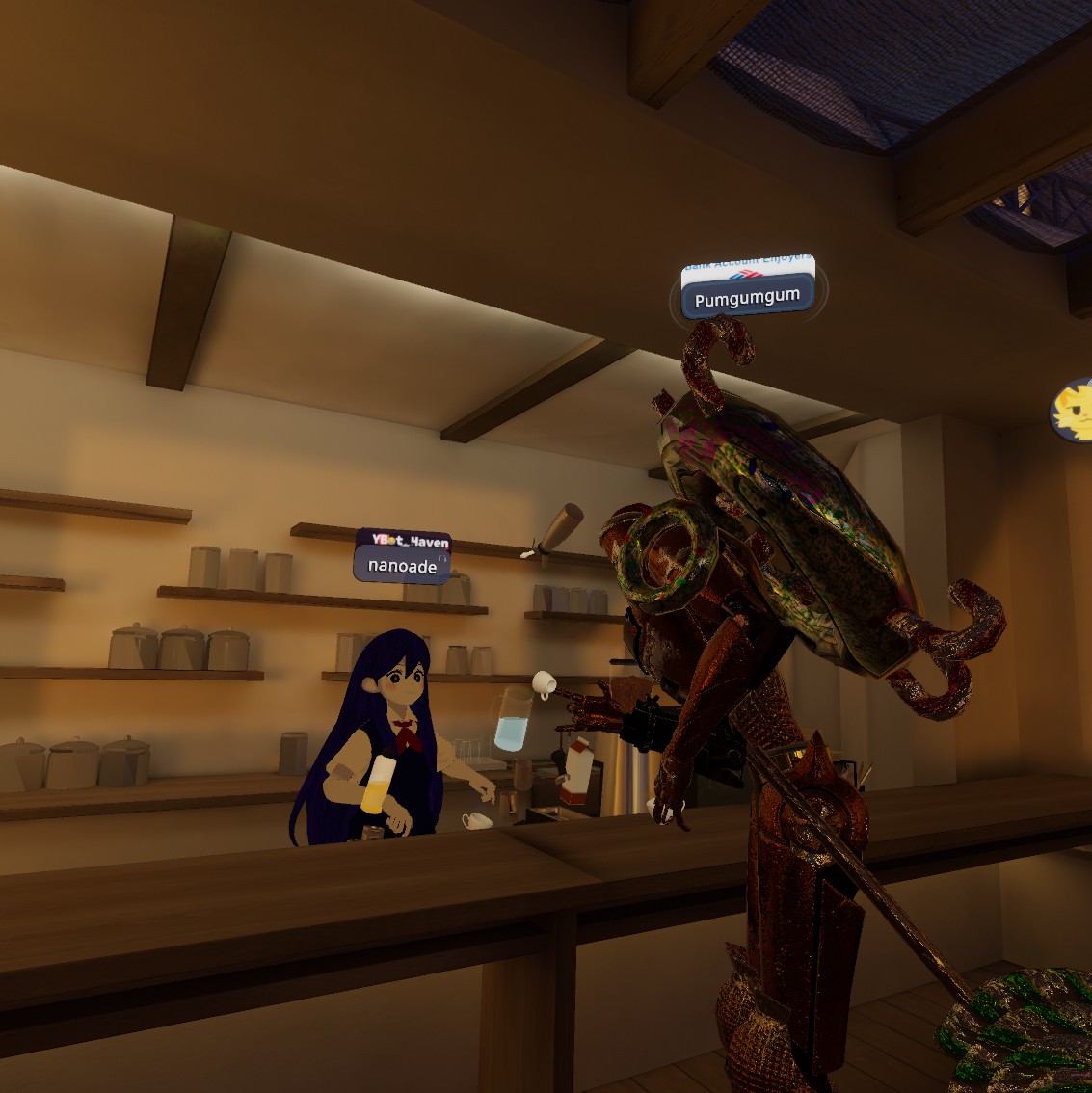1092x1093 pixels.
Task: Click the YBot_Haven group tag
Action: (404, 541)
